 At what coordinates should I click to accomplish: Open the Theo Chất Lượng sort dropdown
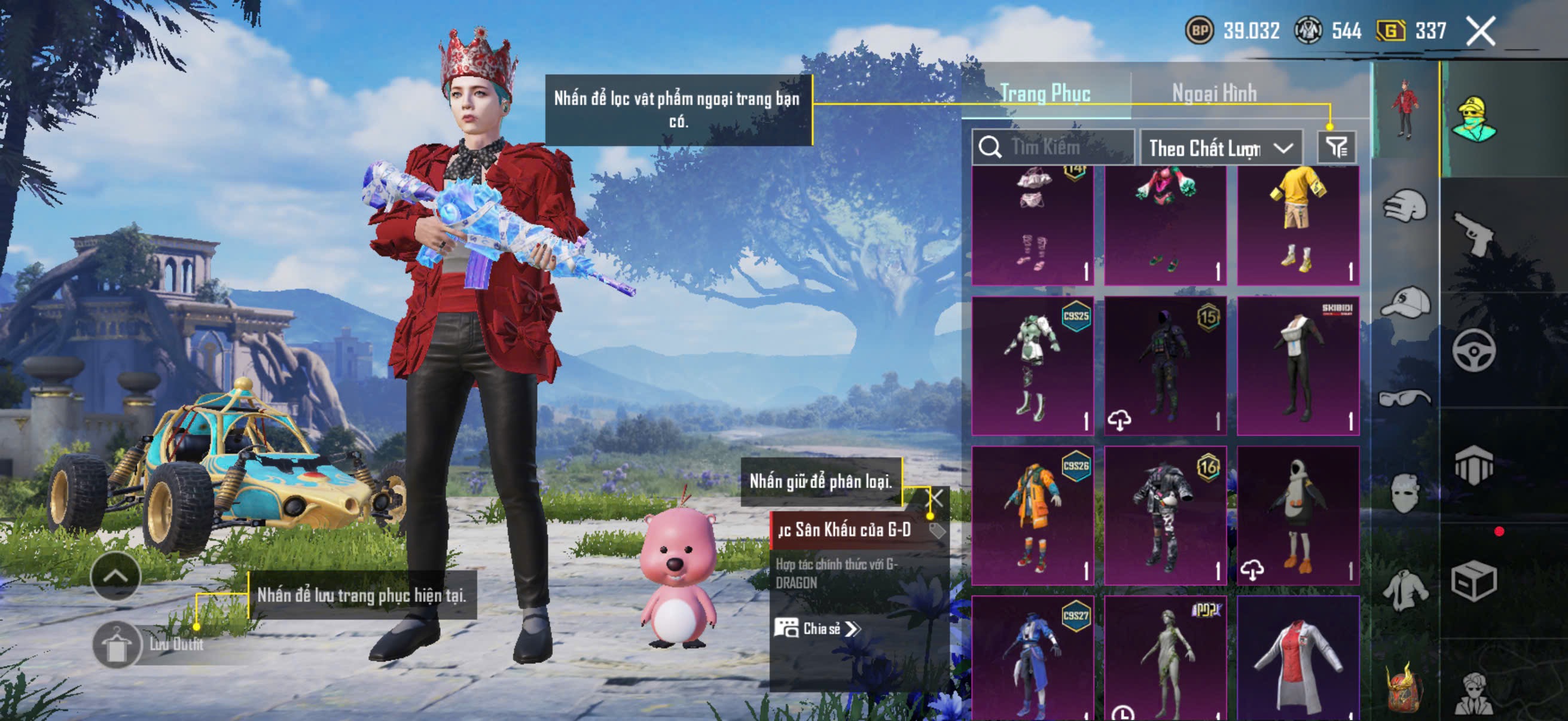(x=1220, y=148)
